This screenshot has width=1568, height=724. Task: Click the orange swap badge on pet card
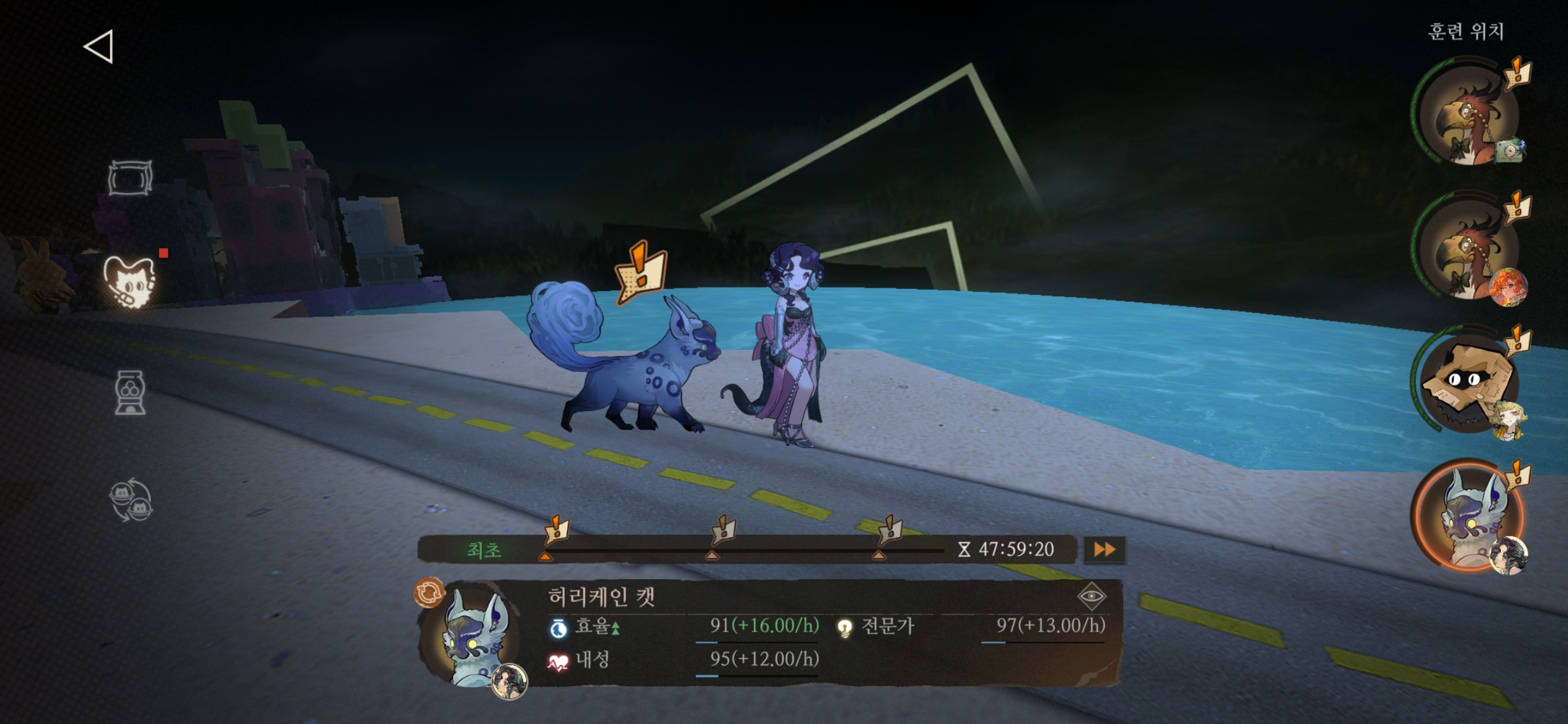430,593
